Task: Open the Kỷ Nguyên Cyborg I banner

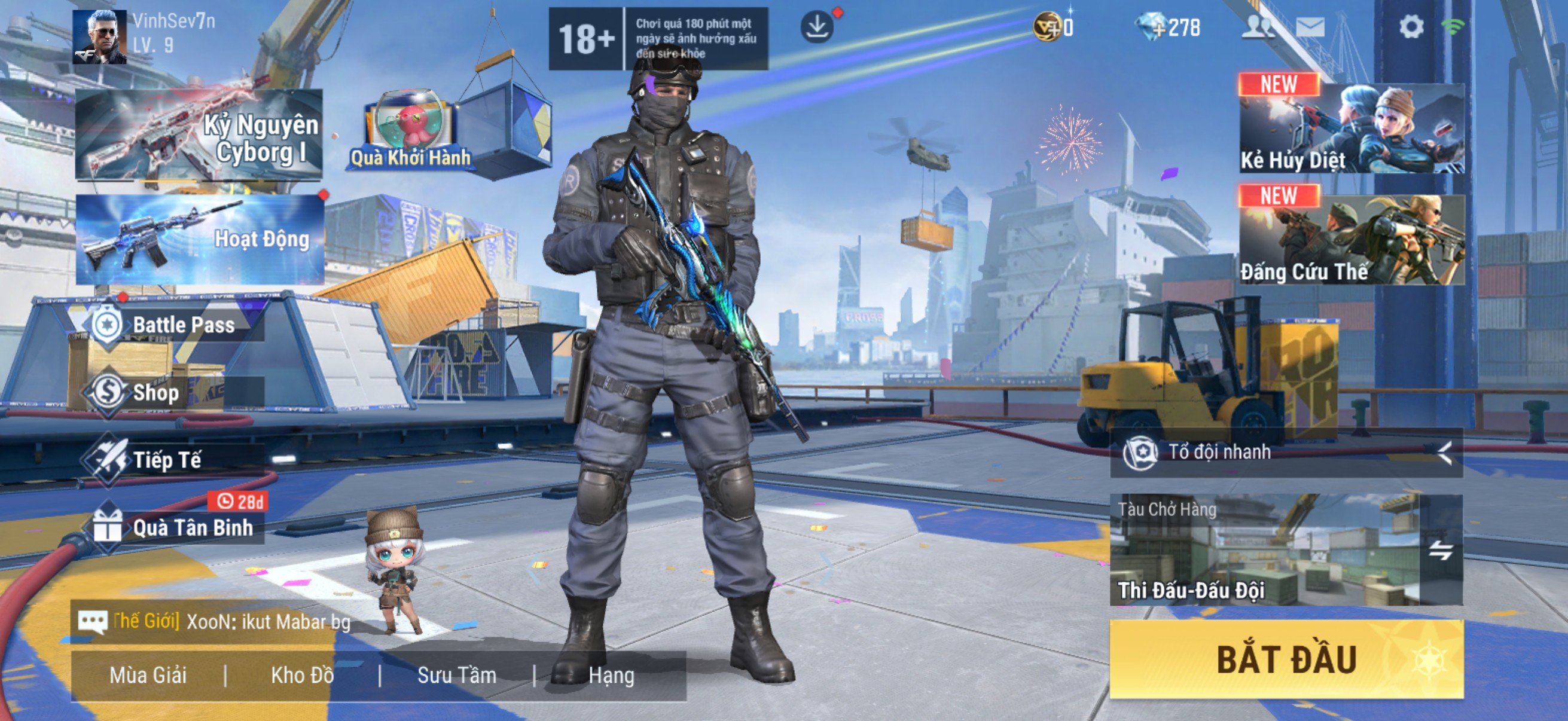Action: pyautogui.click(x=199, y=135)
